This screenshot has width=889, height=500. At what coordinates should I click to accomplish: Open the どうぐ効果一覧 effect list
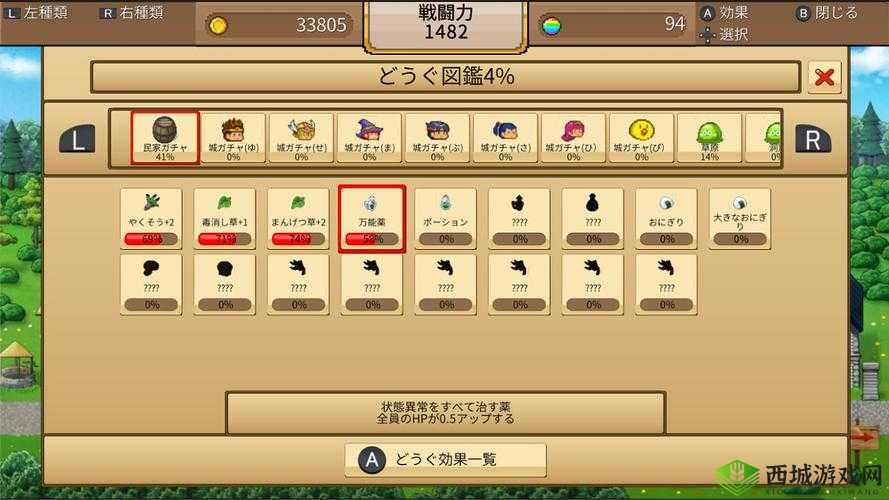[x=445, y=460]
